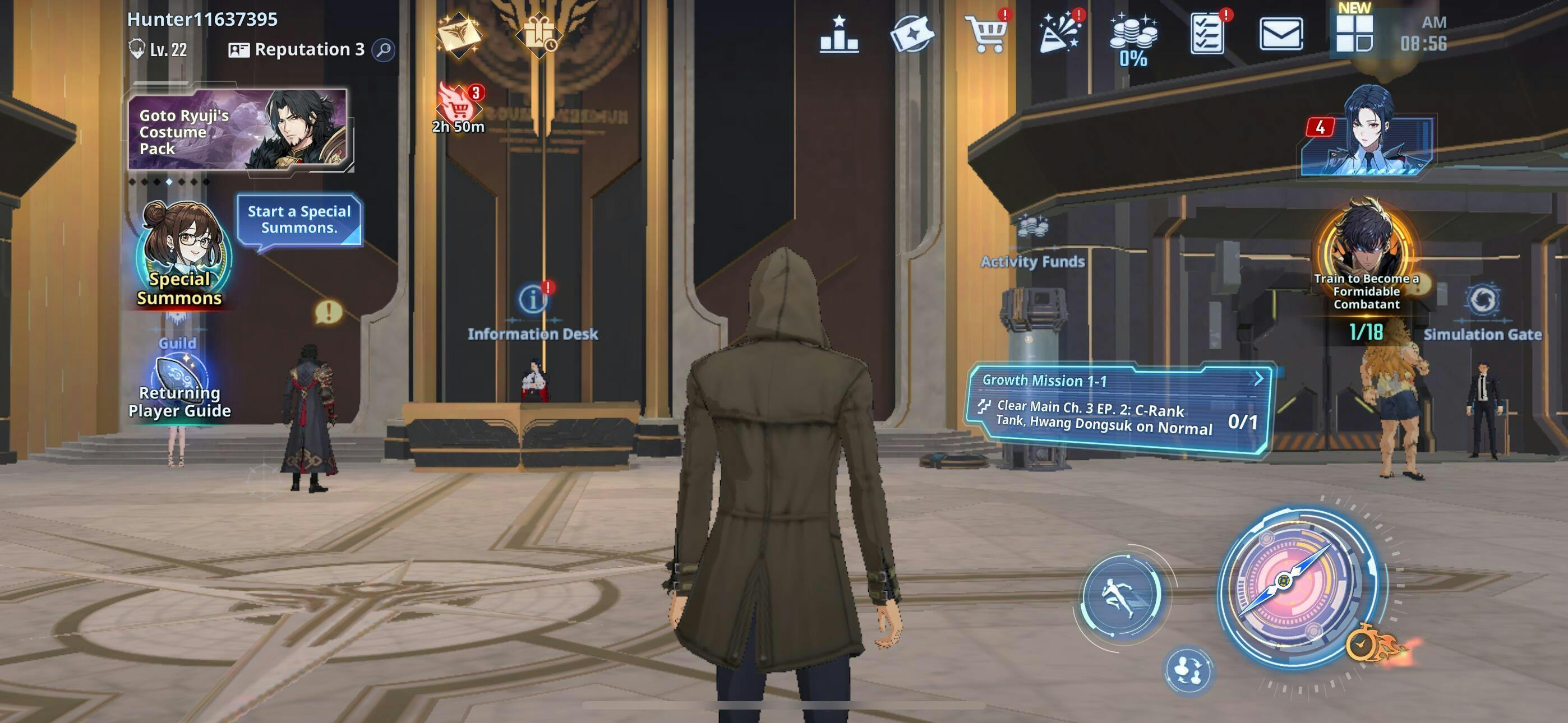This screenshot has height=723, width=1568.
Task: Collect Activity Funds coin stack icon
Action: [1133, 38]
